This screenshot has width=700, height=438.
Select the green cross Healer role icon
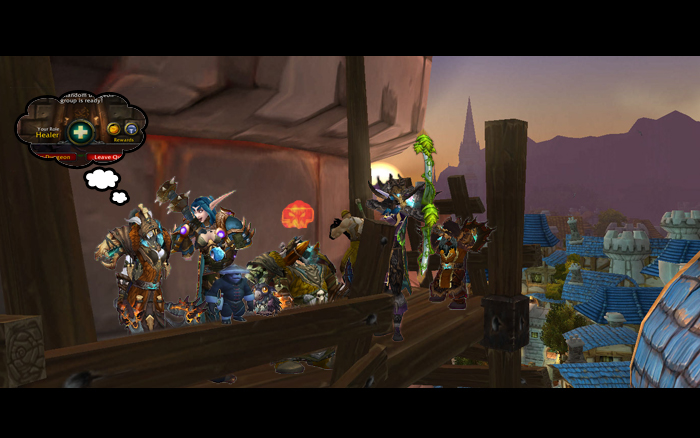(x=80, y=131)
